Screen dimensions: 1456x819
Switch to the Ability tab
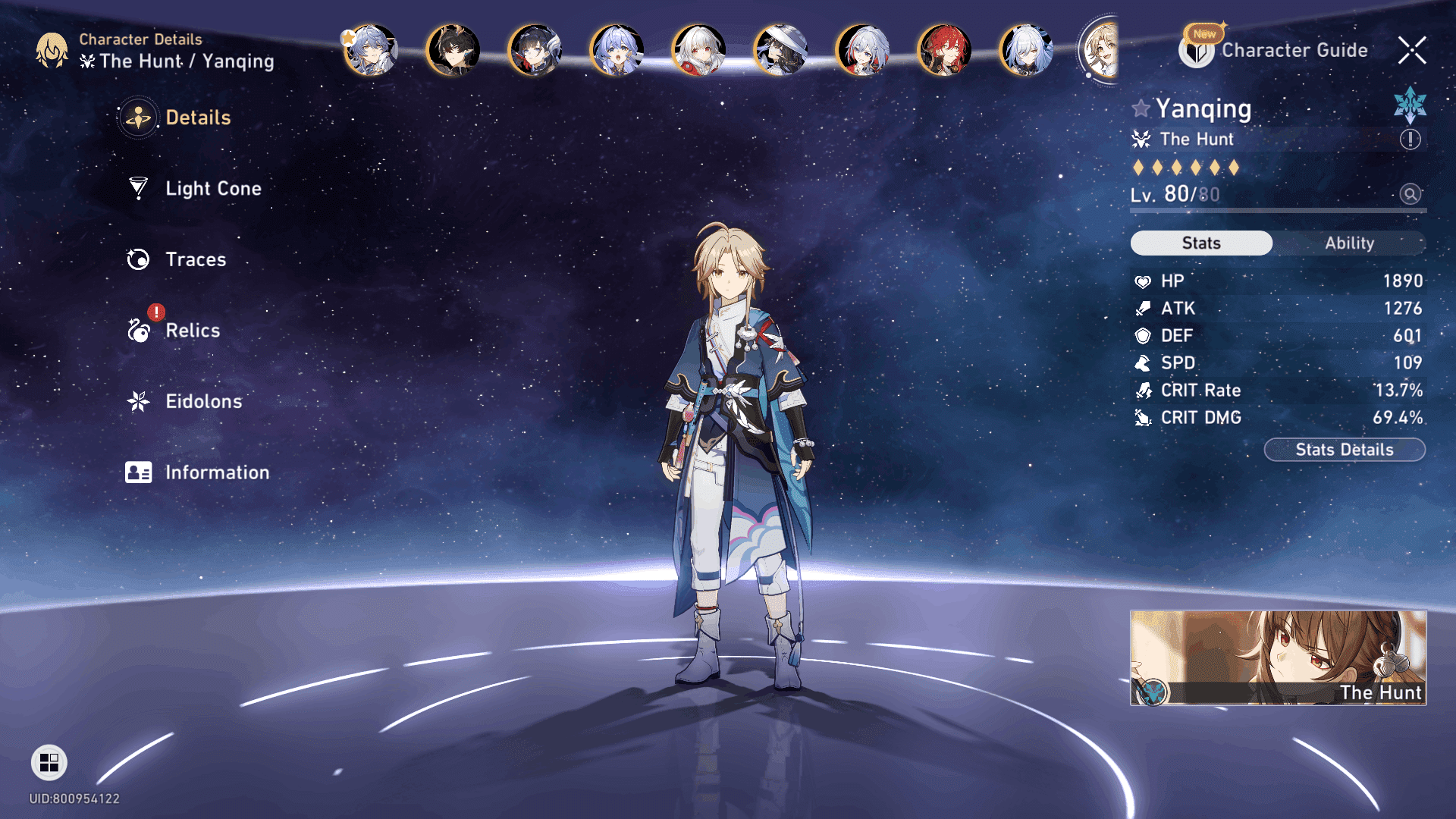coord(1349,243)
